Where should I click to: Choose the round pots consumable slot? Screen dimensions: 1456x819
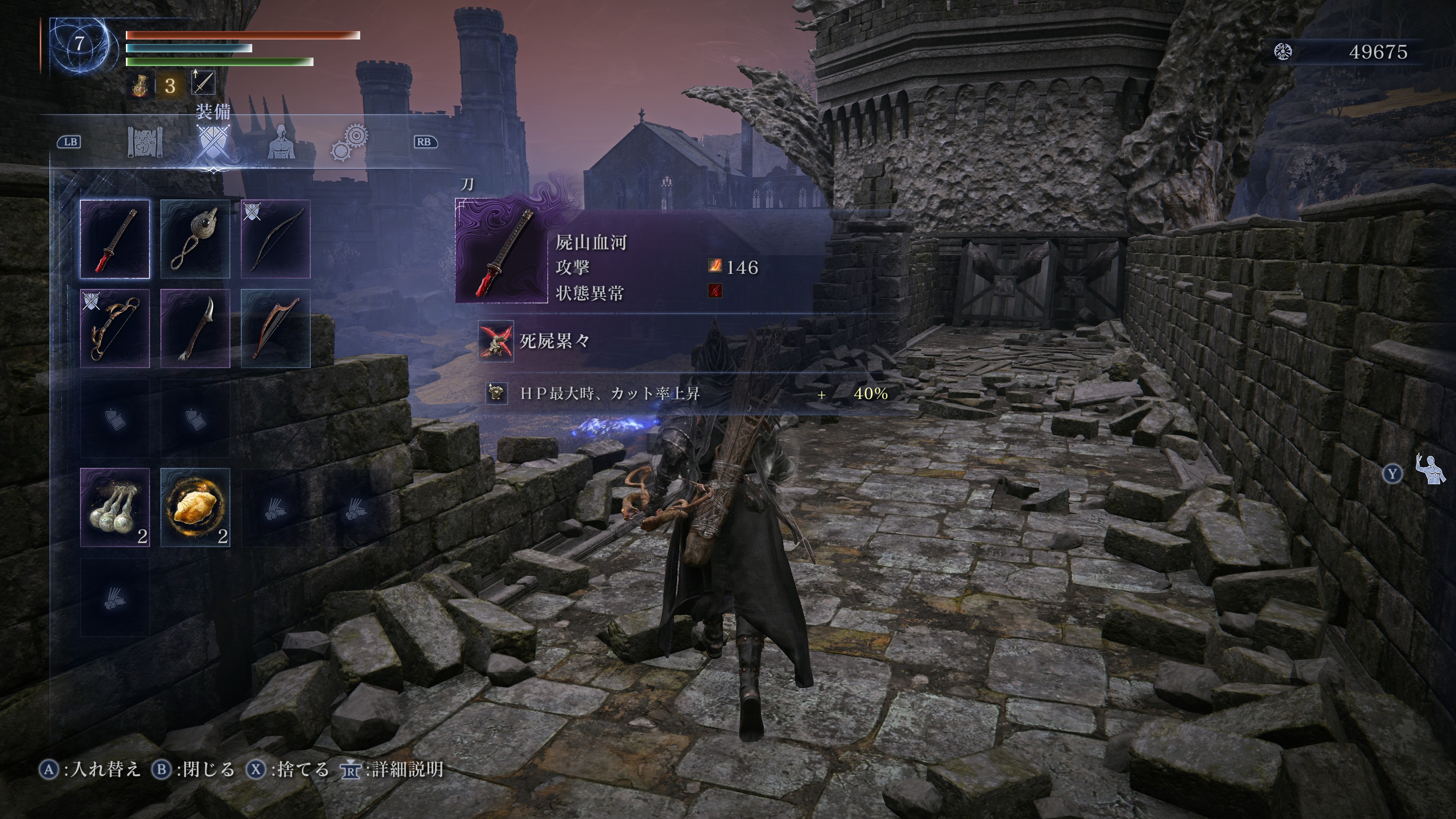pos(115,507)
